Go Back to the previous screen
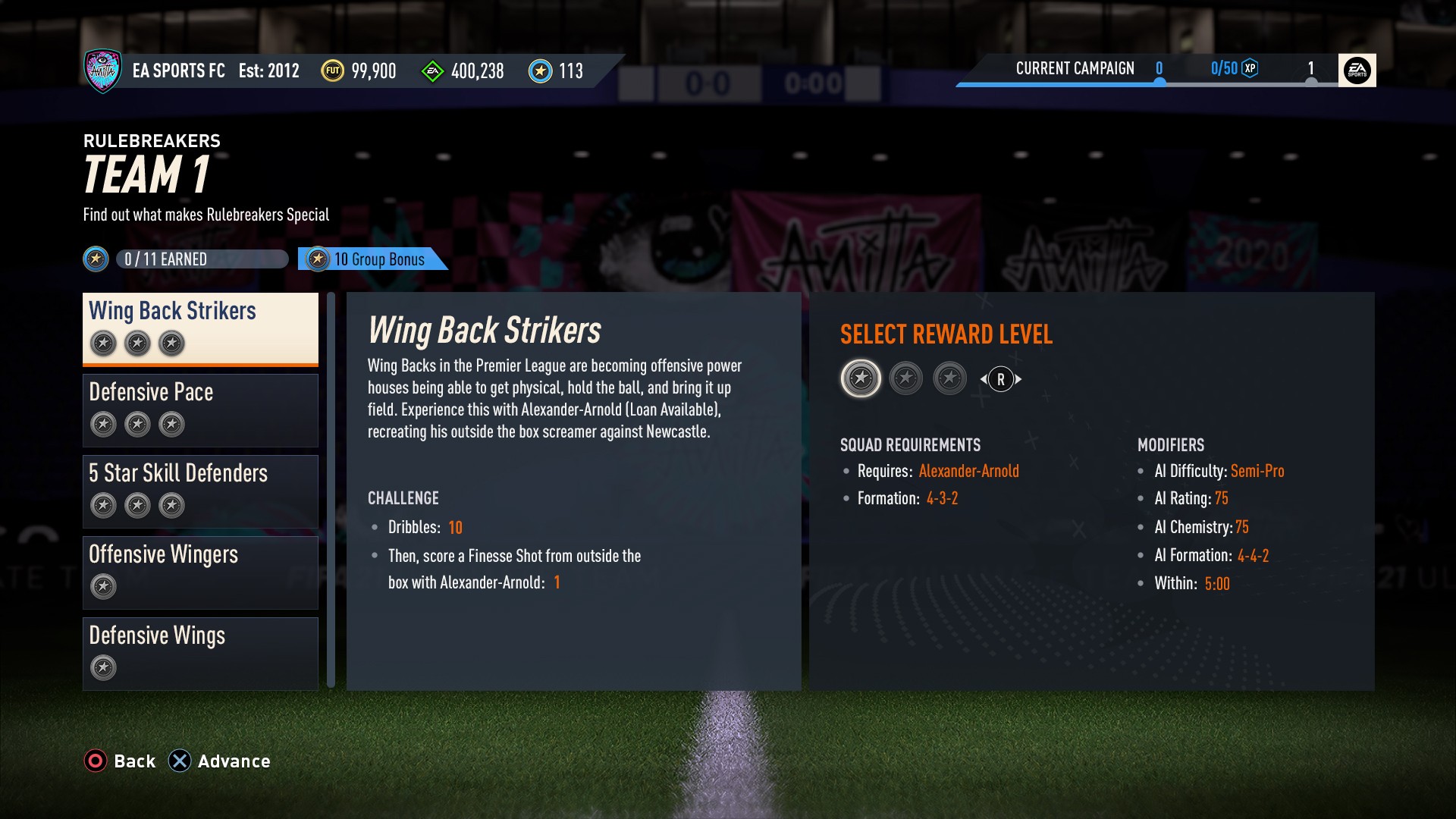This screenshot has width=1456, height=819. coord(120,761)
